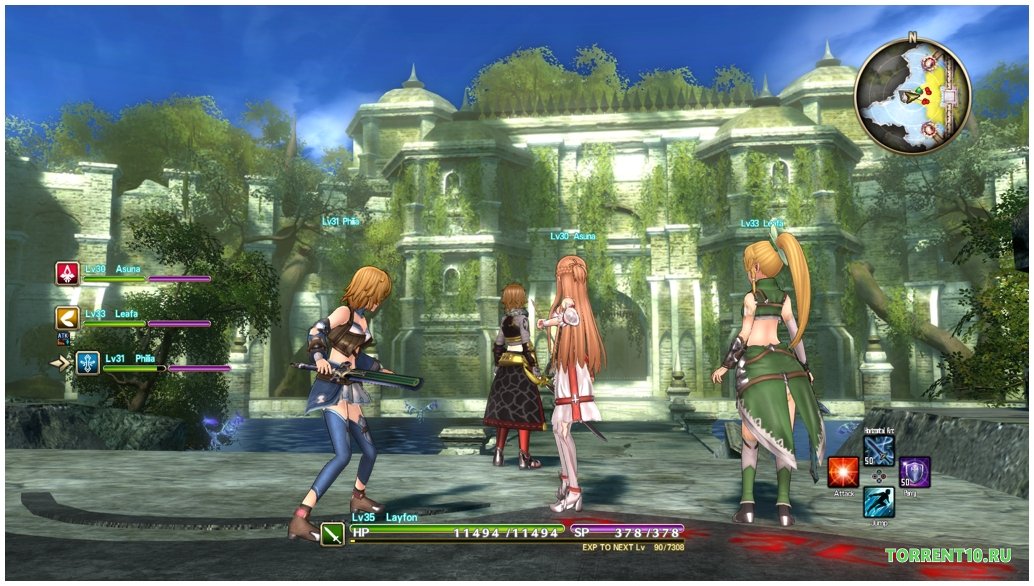
Task: Choose Leafa's orange party portrait icon
Action: (x=68, y=318)
